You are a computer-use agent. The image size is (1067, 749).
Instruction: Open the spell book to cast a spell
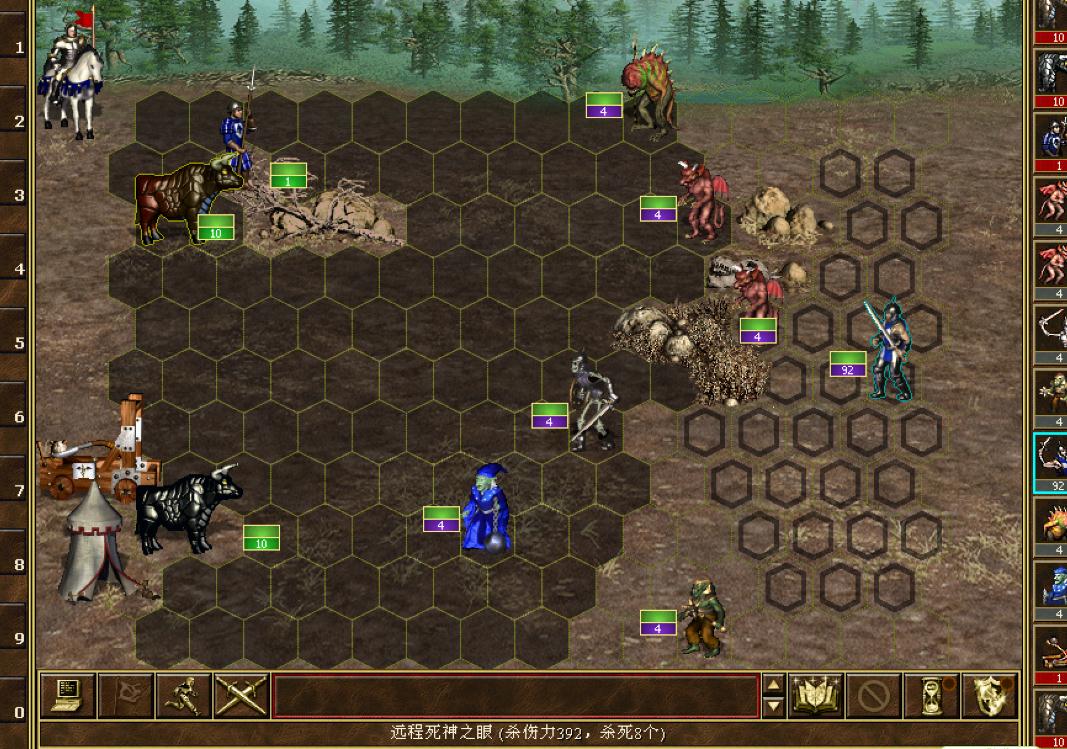(x=816, y=695)
